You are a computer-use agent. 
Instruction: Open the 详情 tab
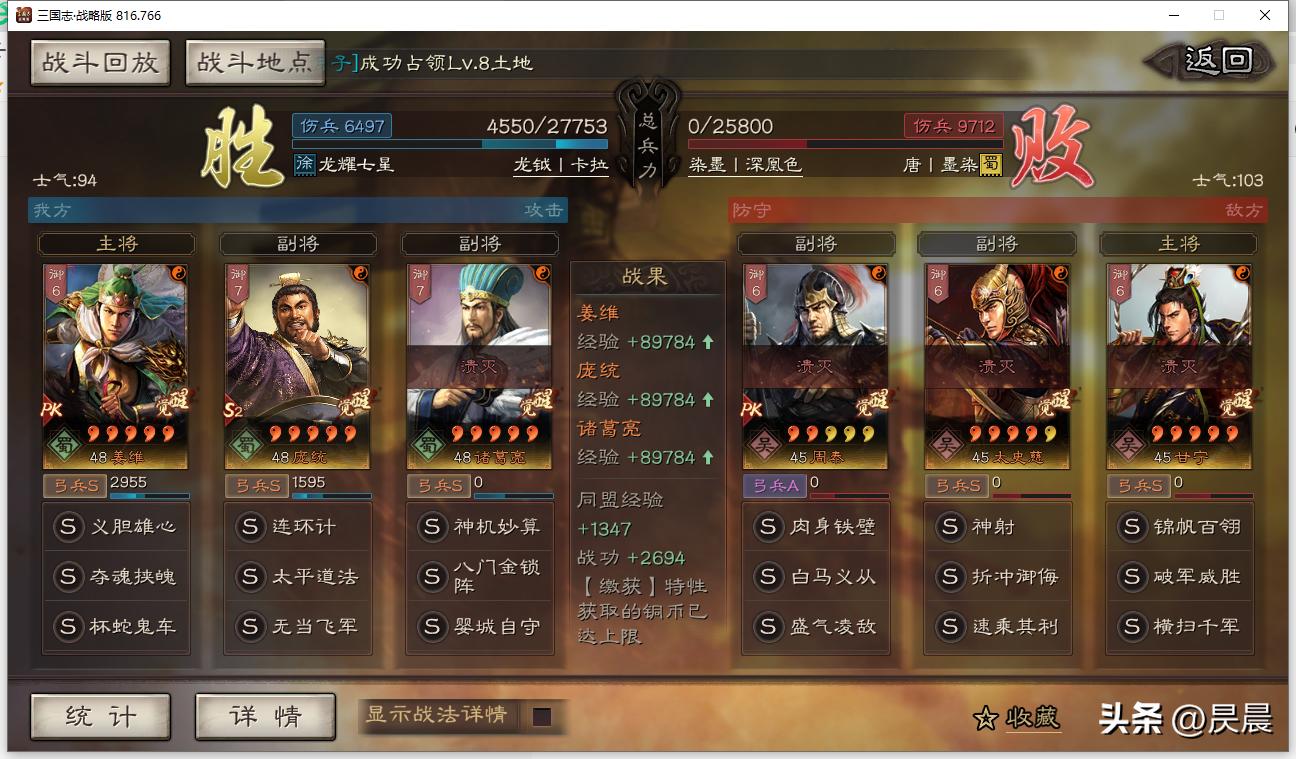coord(265,718)
